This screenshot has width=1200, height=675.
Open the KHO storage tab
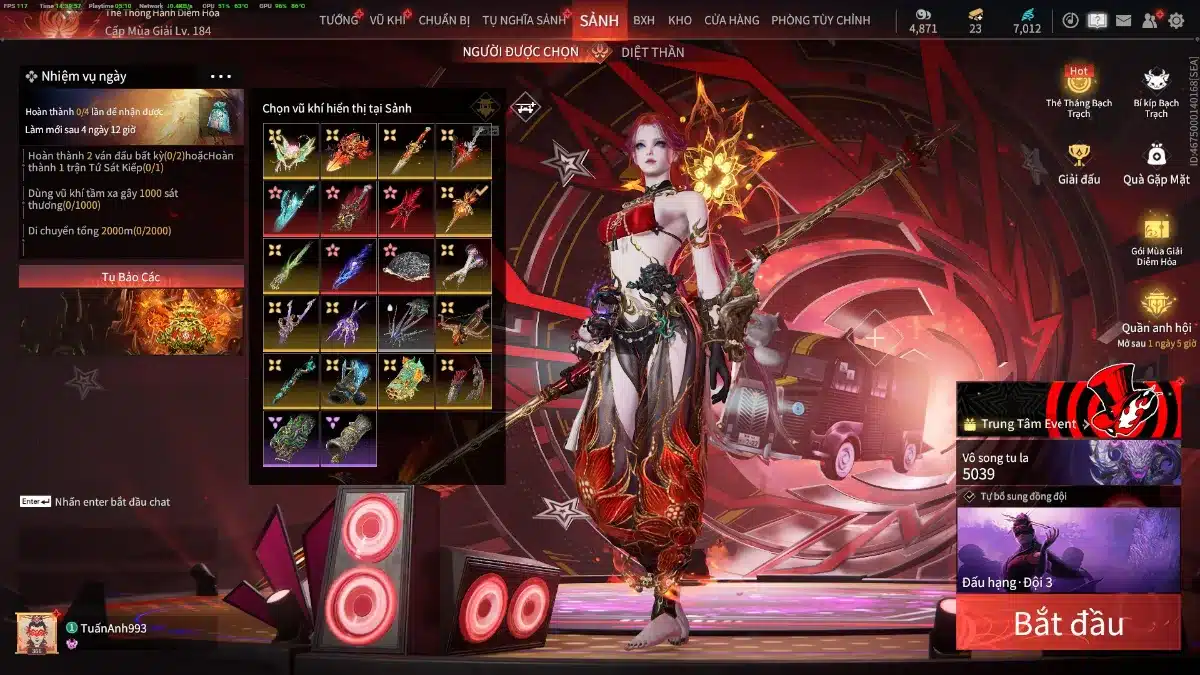coord(680,20)
